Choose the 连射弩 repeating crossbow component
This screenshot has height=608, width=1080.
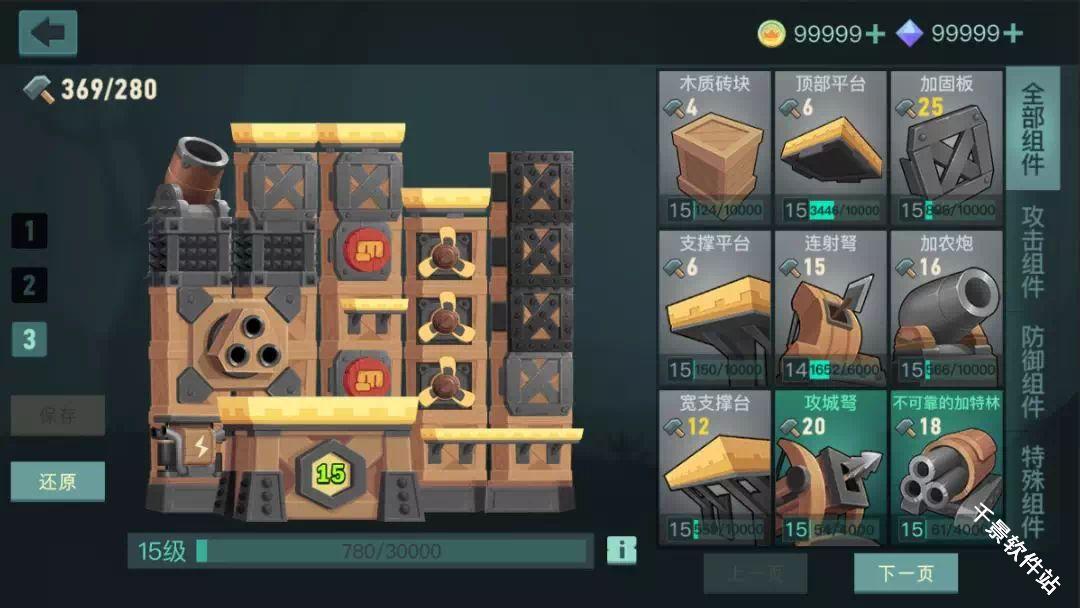click(830, 307)
